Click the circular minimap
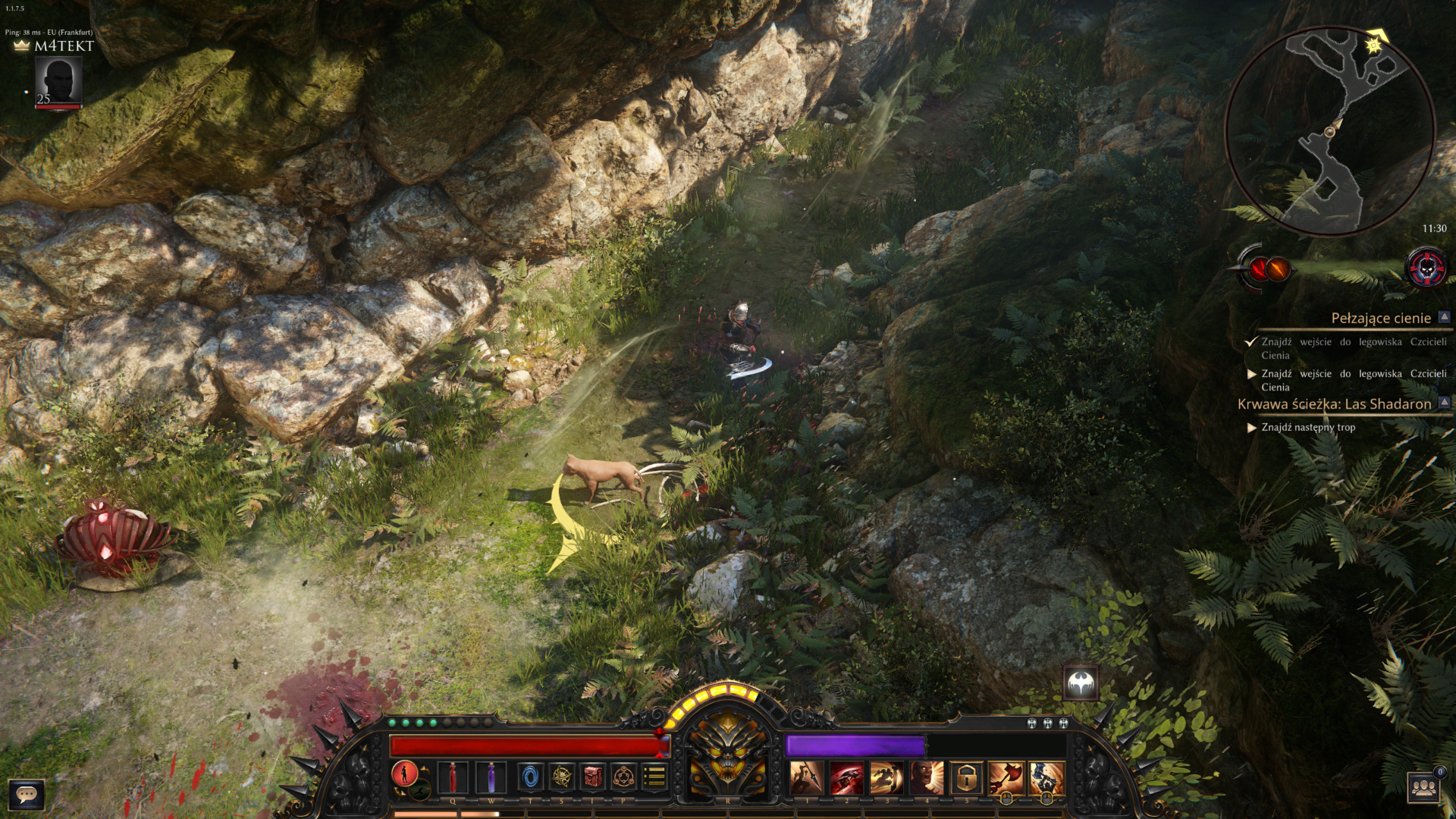1456x819 pixels. [1330, 131]
